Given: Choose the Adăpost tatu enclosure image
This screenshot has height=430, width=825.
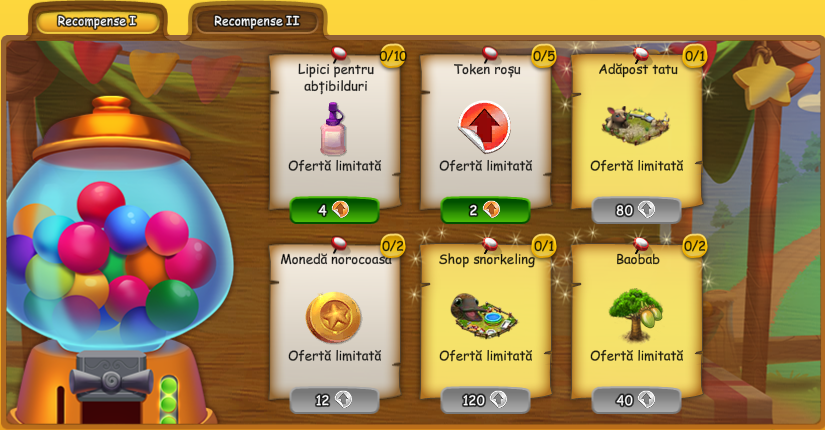Looking at the screenshot, I should coord(636,122).
